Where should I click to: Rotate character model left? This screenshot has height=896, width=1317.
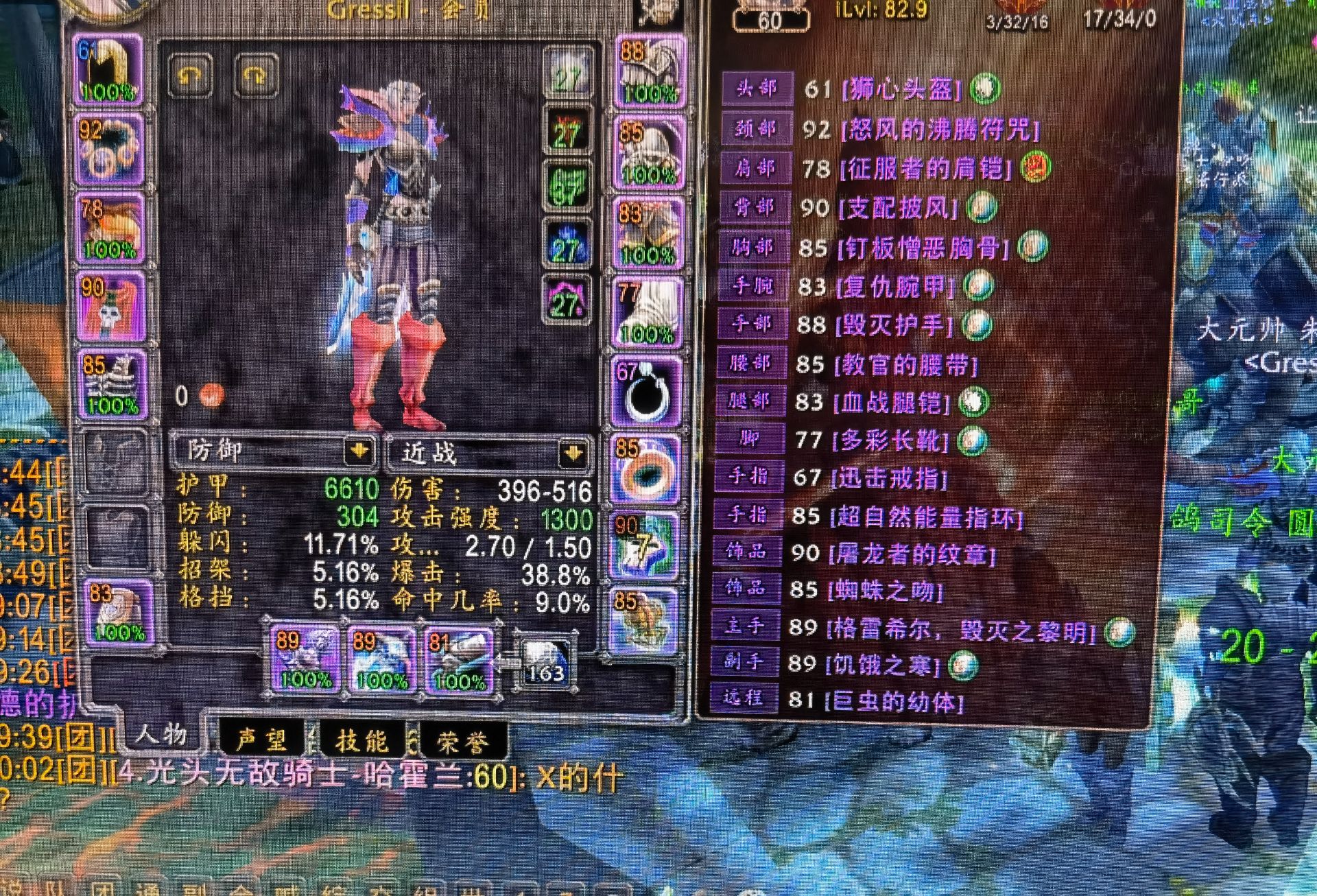(190, 74)
